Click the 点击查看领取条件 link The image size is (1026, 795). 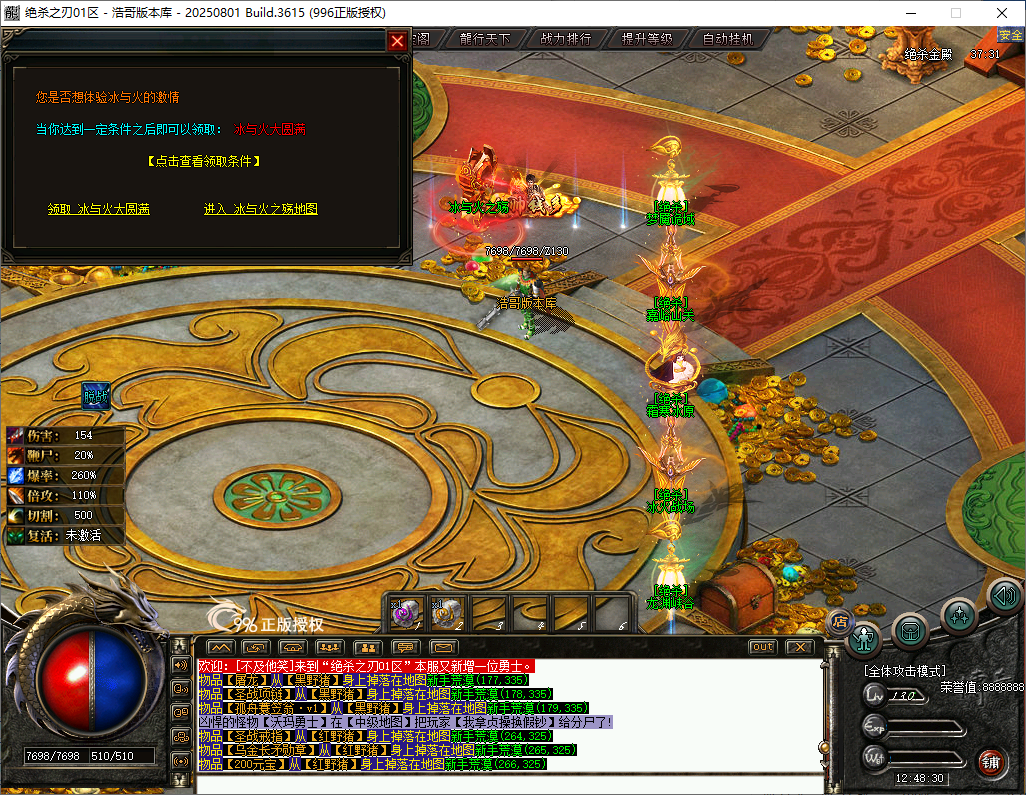pos(203,160)
